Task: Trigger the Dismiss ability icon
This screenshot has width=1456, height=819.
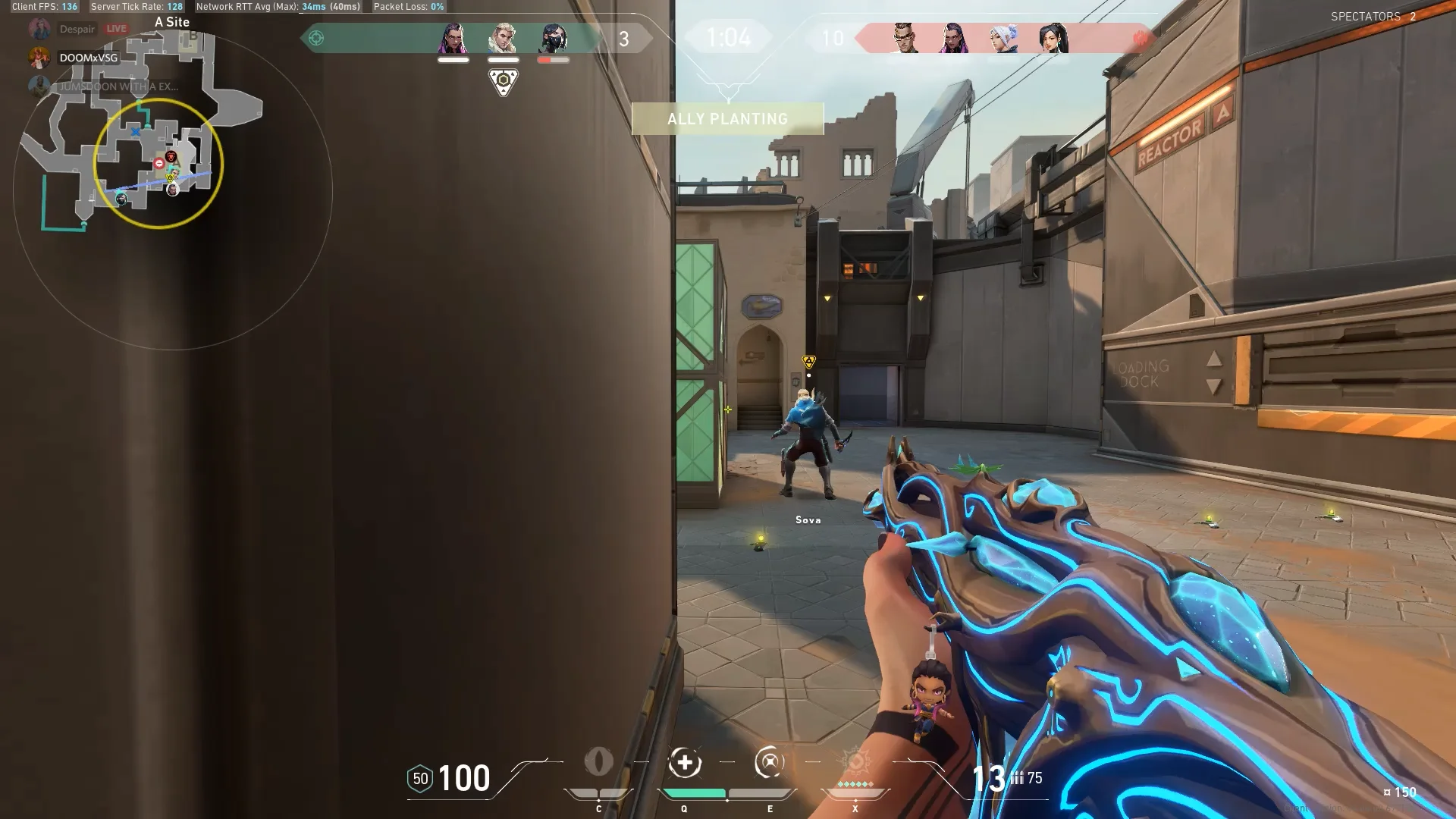Action: (769, 763)
